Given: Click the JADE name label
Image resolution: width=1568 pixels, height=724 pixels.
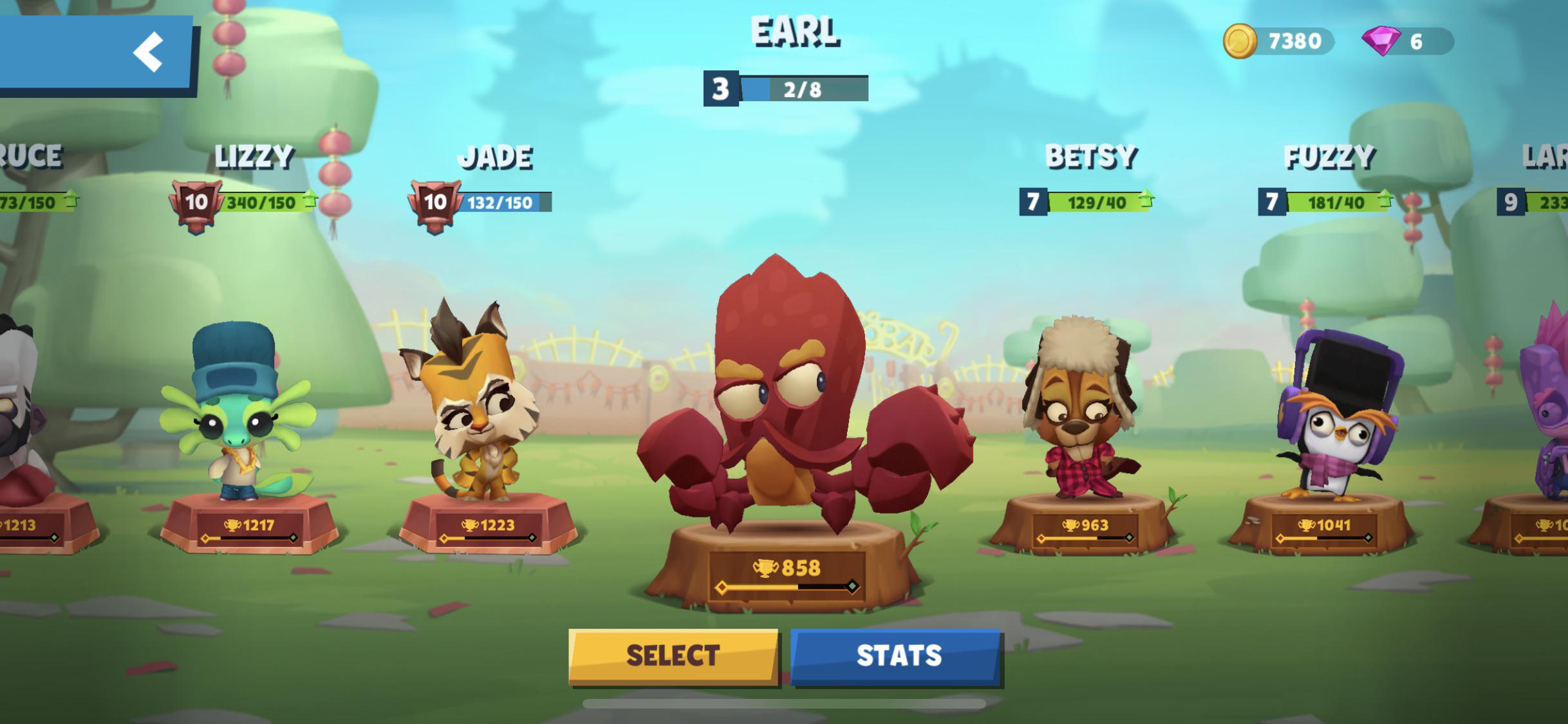Looking at the screenshot, I should (x=499, y=156).
